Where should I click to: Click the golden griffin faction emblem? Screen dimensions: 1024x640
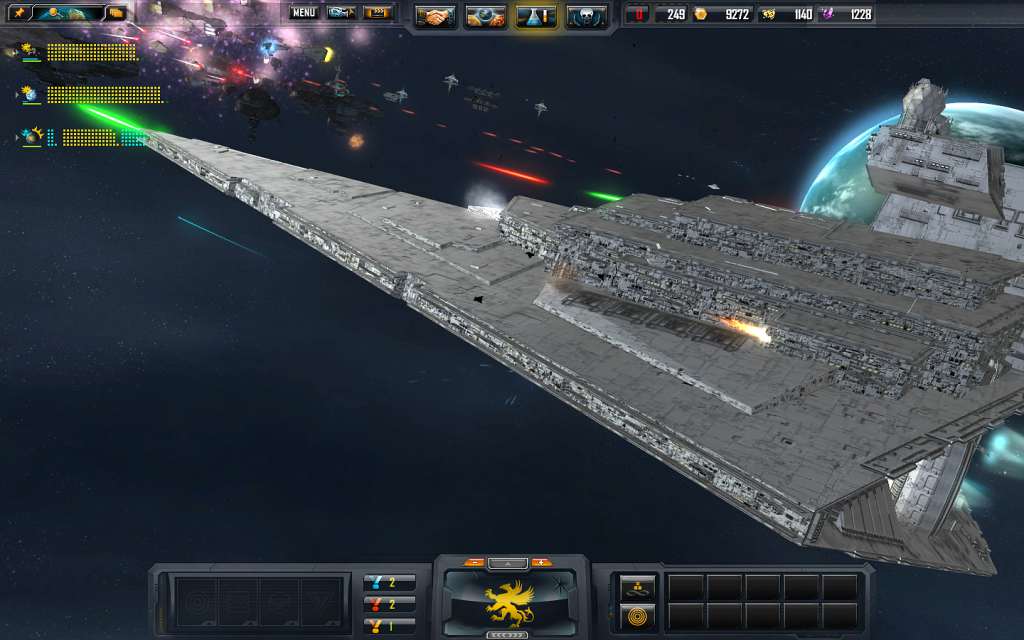coord(509,601)
